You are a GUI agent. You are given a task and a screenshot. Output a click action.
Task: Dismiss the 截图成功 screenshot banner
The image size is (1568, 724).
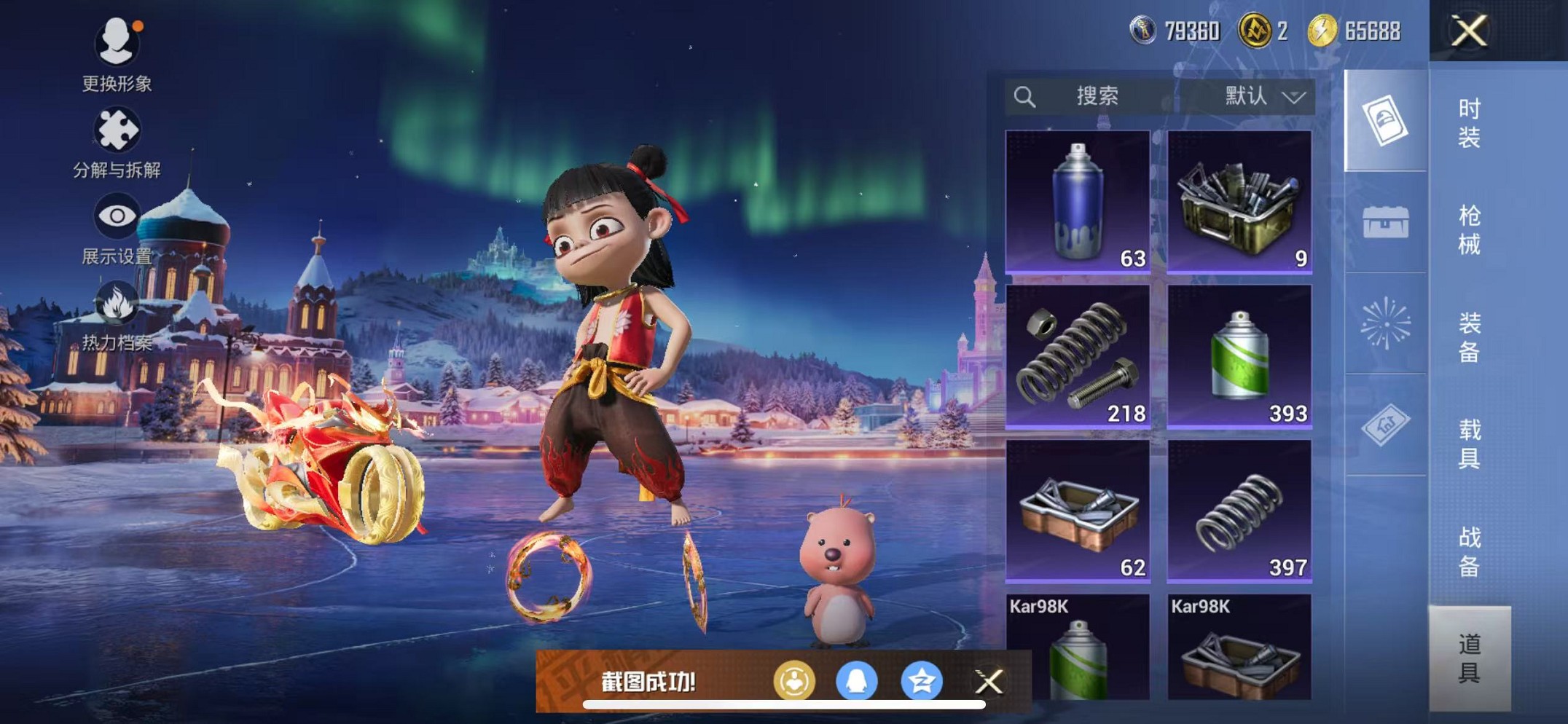pyautogui.click(x=989, y=682)
